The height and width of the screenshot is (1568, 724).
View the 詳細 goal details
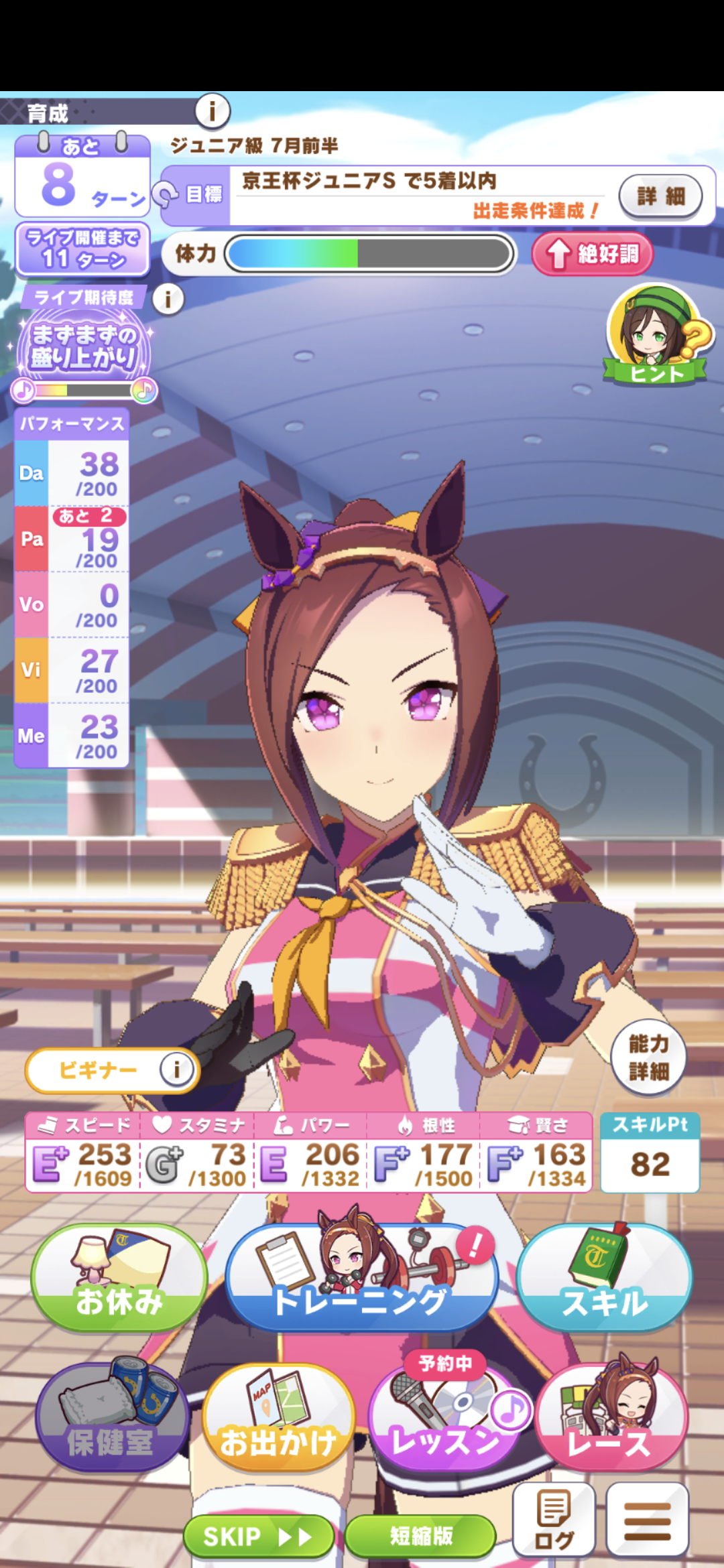click(660, 196)
